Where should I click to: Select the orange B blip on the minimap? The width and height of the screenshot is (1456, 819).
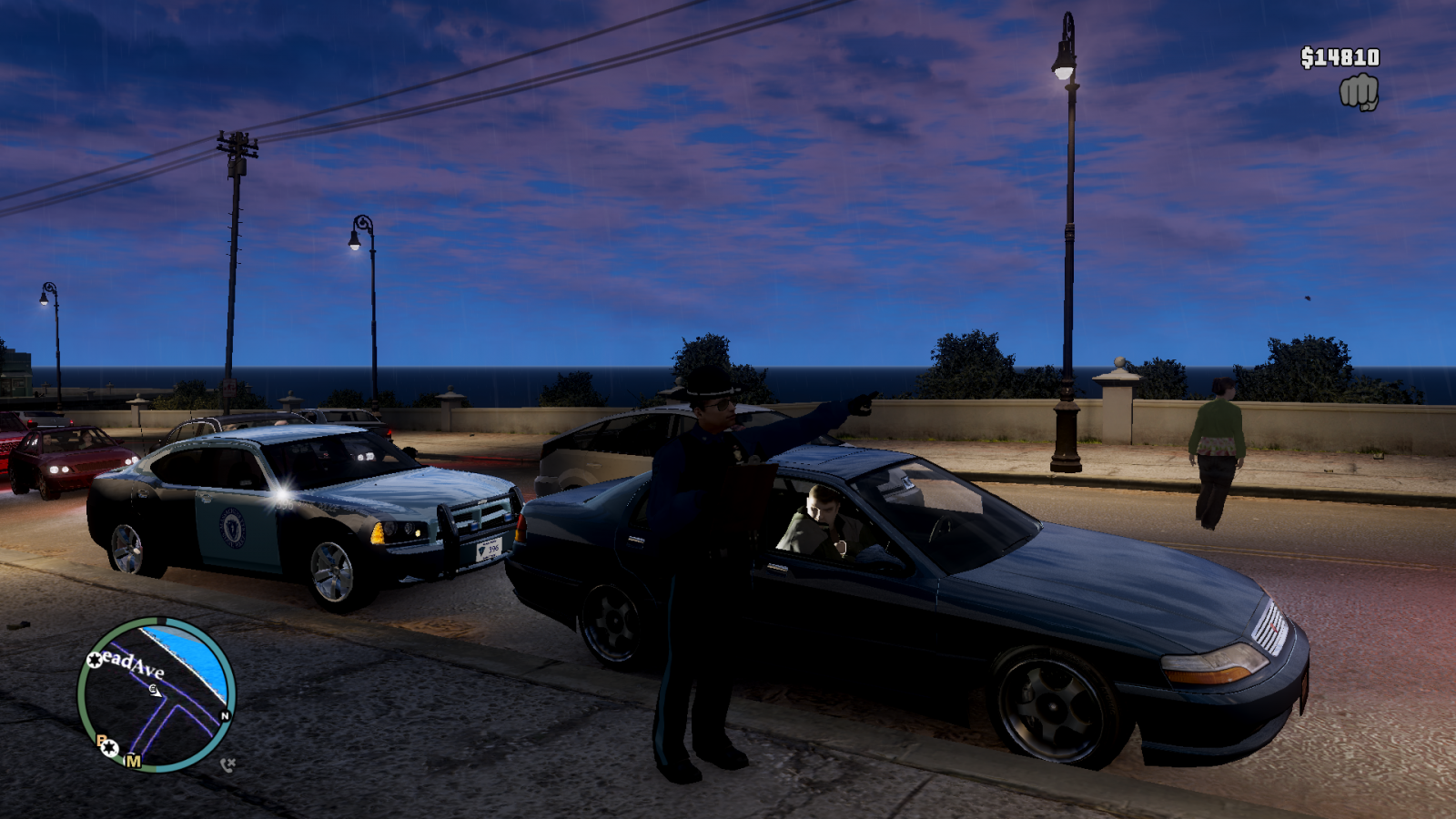pyautogui.click(x=101, y=741)
